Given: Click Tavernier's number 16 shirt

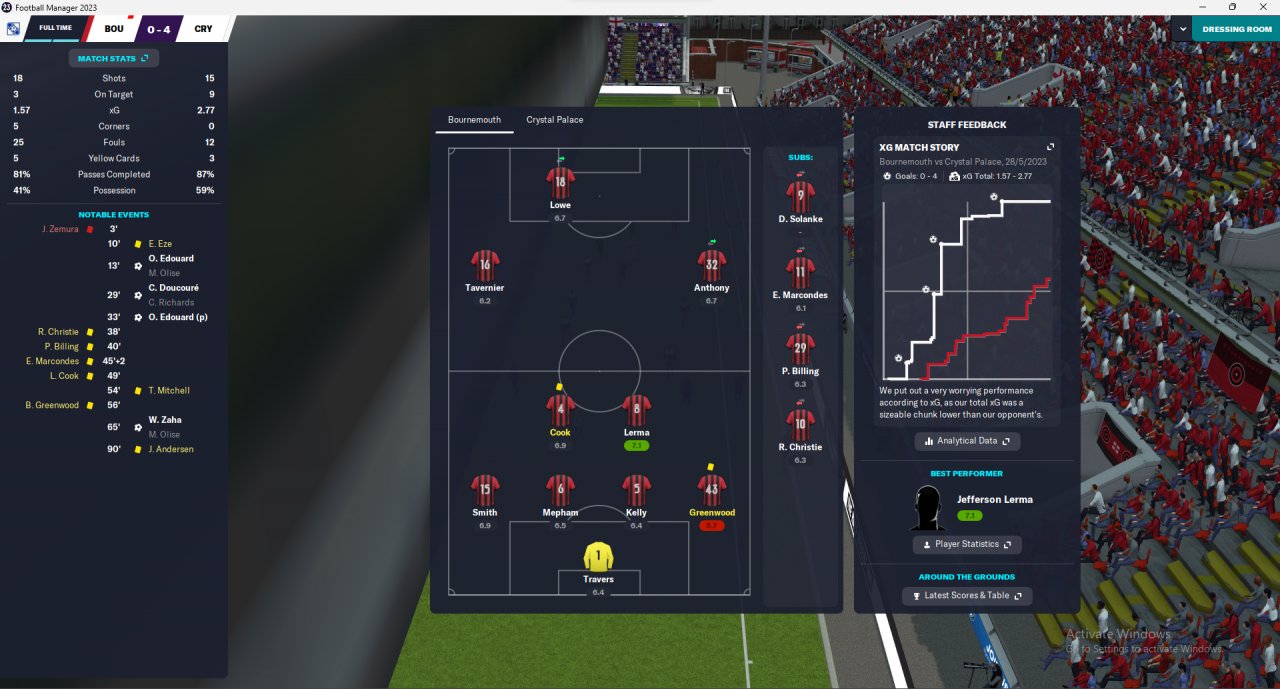Looking at the screenshot, I should 485,265.
